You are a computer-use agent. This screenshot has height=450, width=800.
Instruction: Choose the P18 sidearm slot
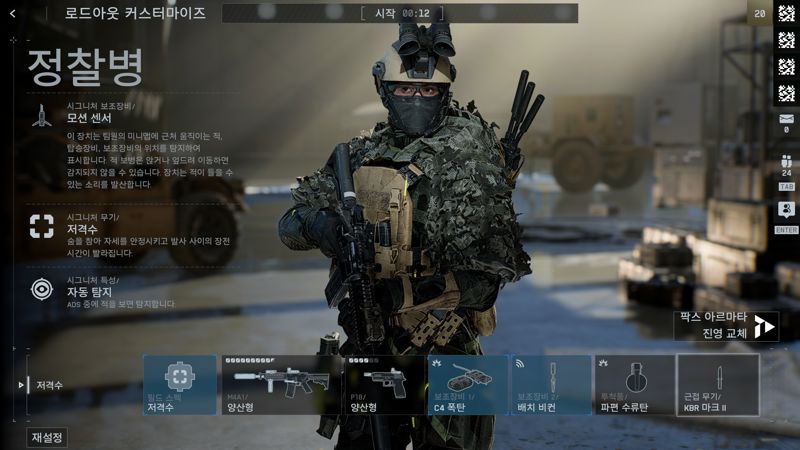coord(384,385)
